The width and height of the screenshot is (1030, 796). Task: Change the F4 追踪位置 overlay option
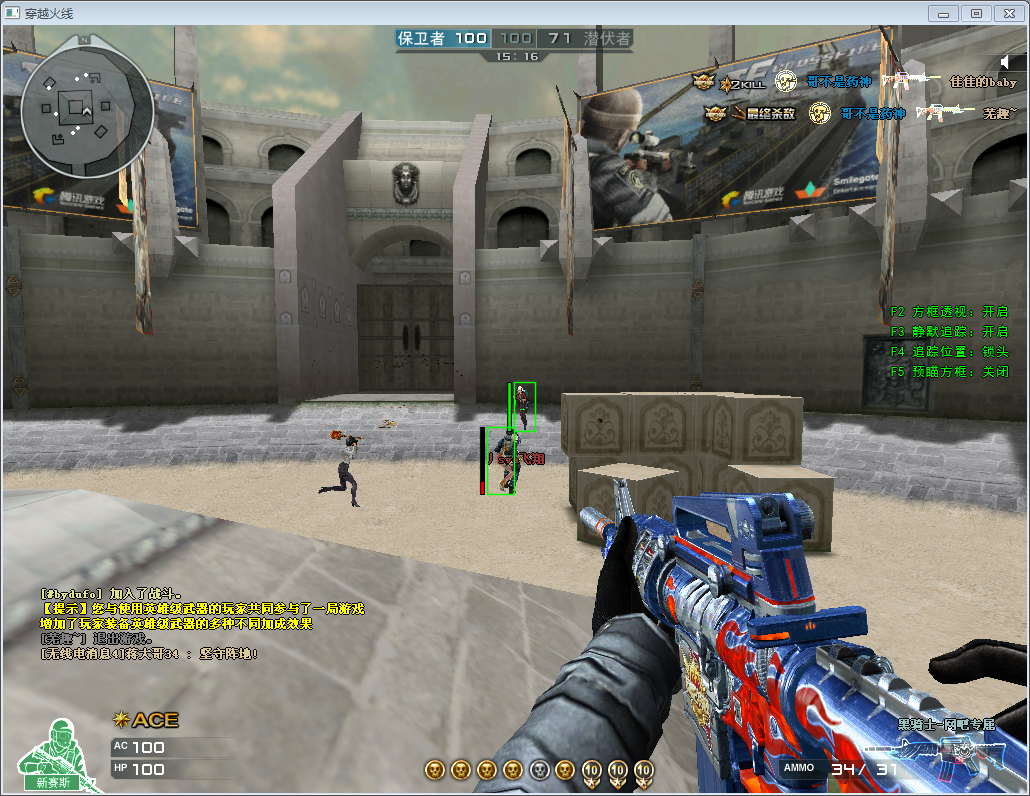[949, 352]
